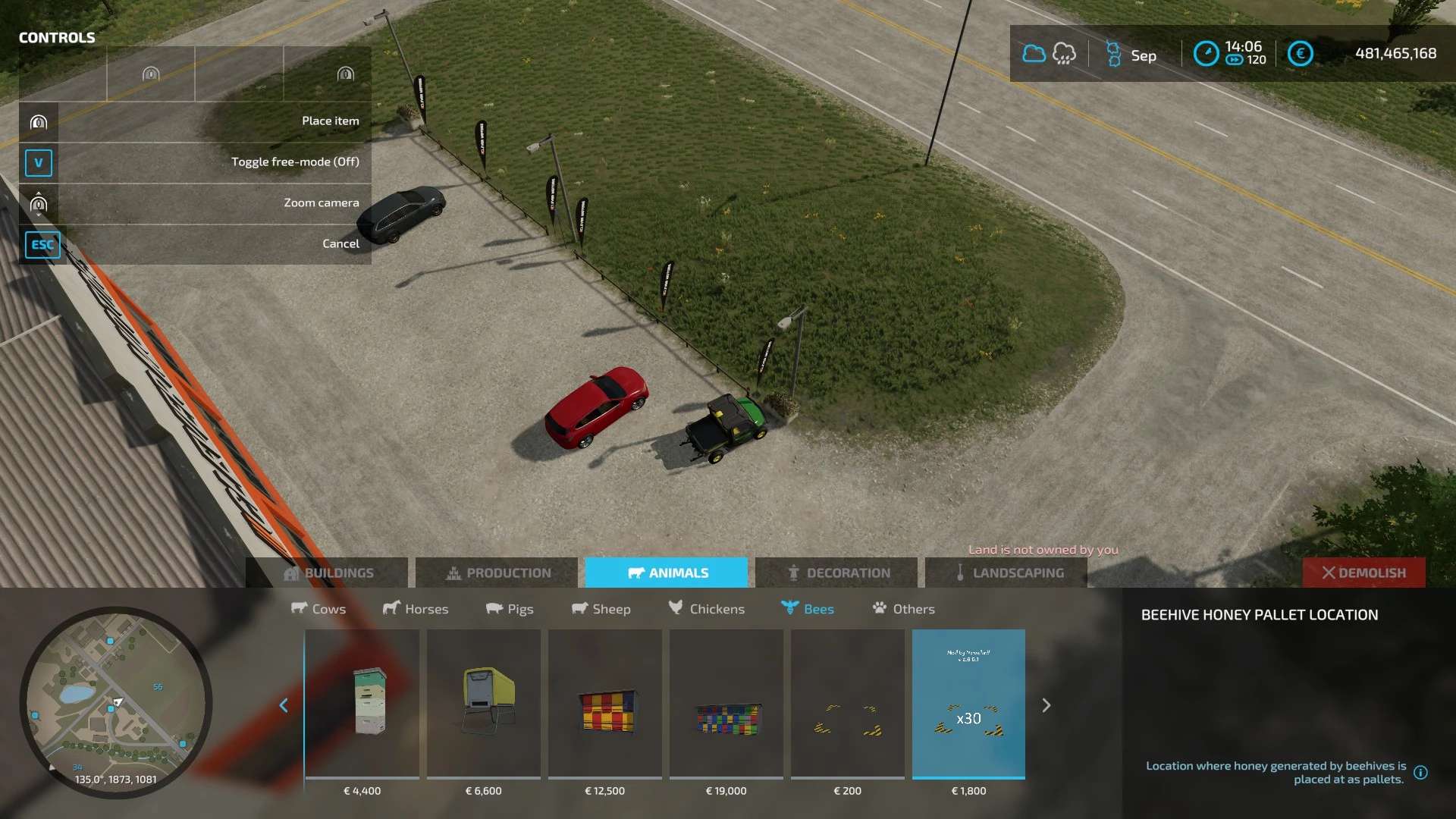
Task: Activate the Demolish button
Action: 1363,573
